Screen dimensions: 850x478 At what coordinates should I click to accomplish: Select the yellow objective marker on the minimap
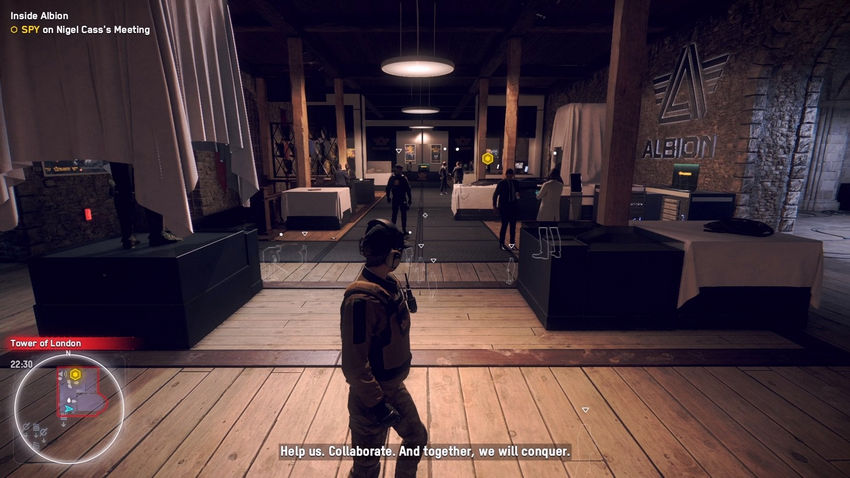coord(75,374)
